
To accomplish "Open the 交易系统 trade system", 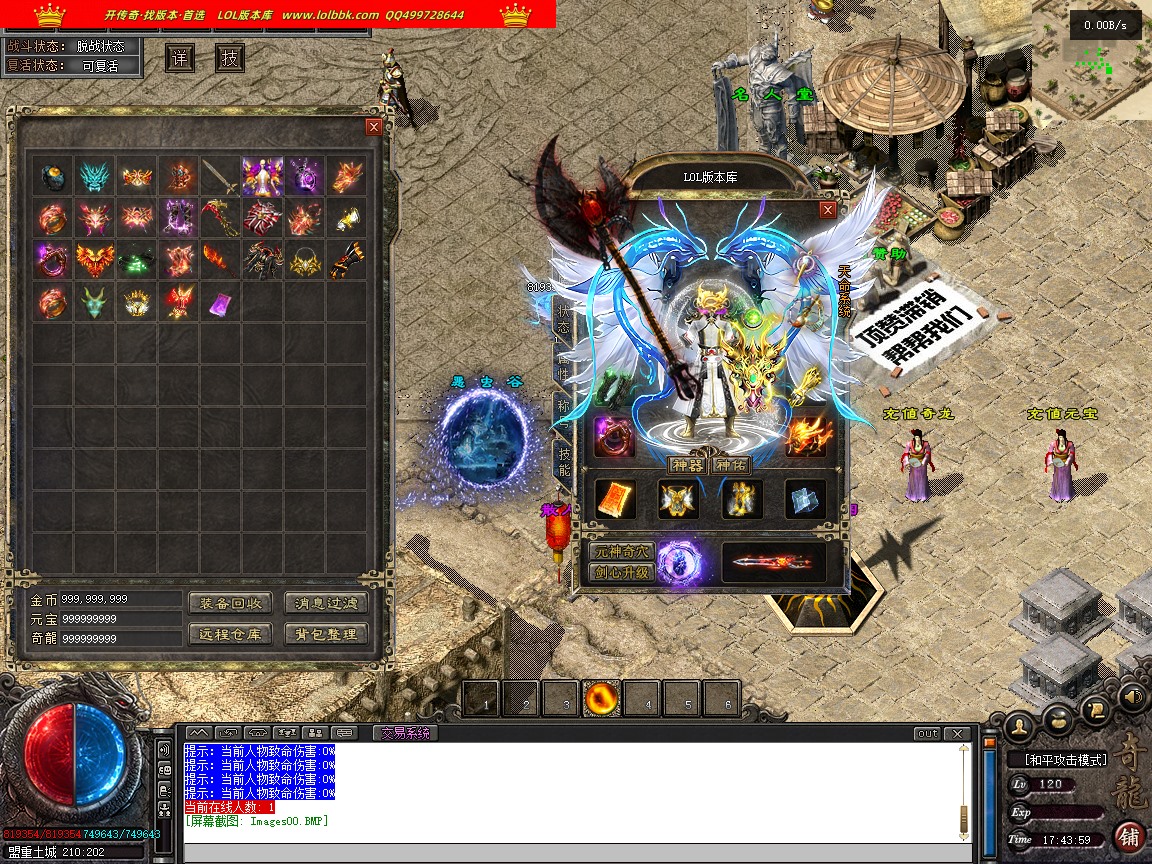I will [405, 733].
